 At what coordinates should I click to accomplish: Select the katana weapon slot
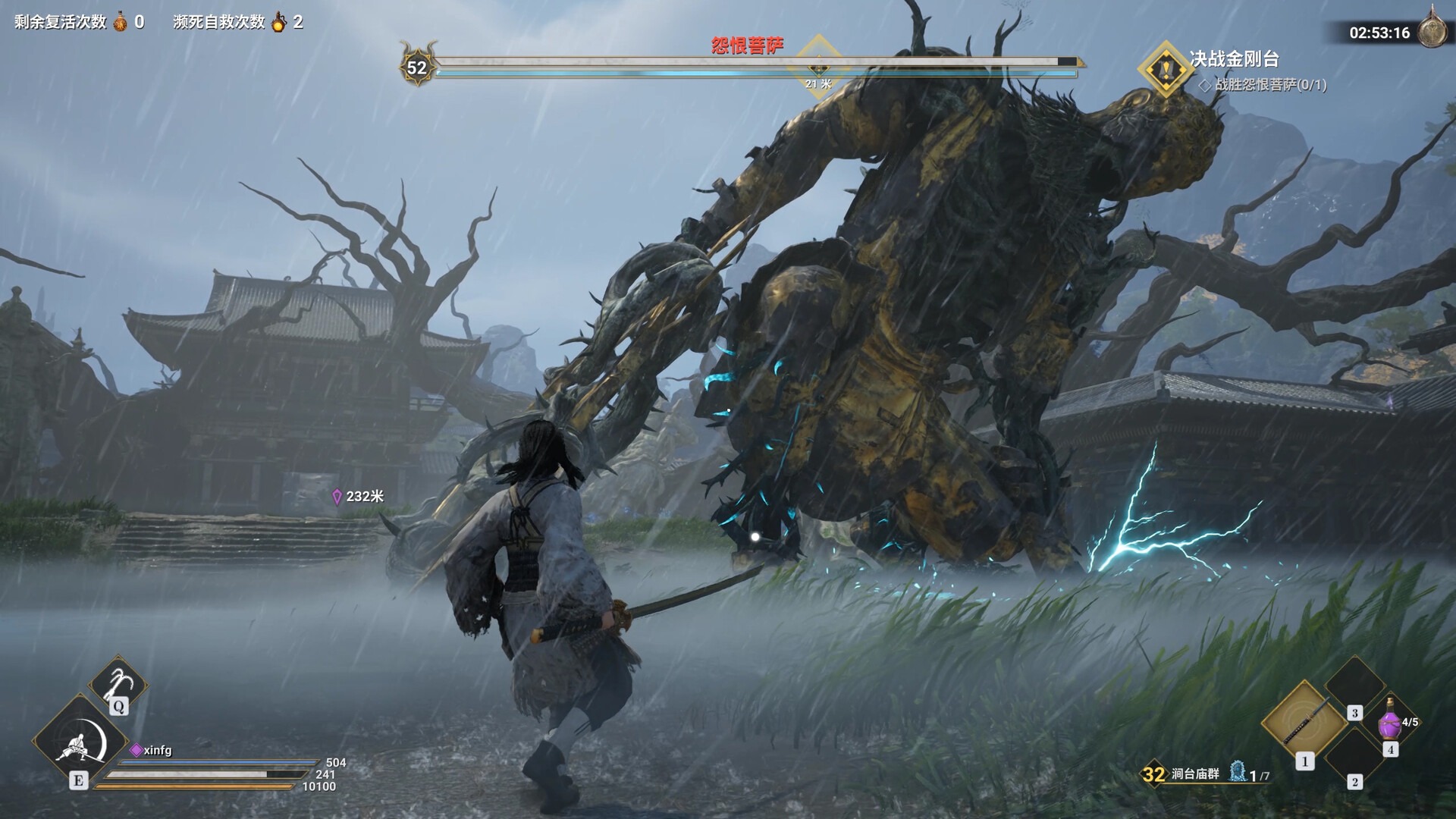[x=1304, y=721]
